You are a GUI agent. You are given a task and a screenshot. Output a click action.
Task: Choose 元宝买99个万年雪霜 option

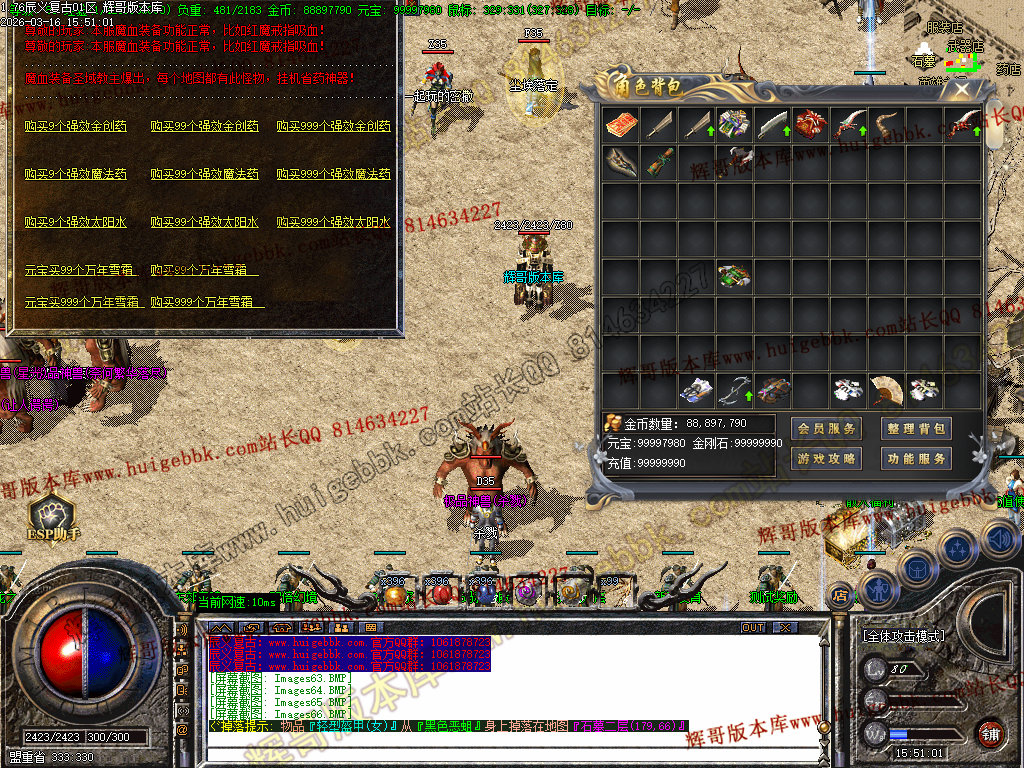tap(82, 270)
